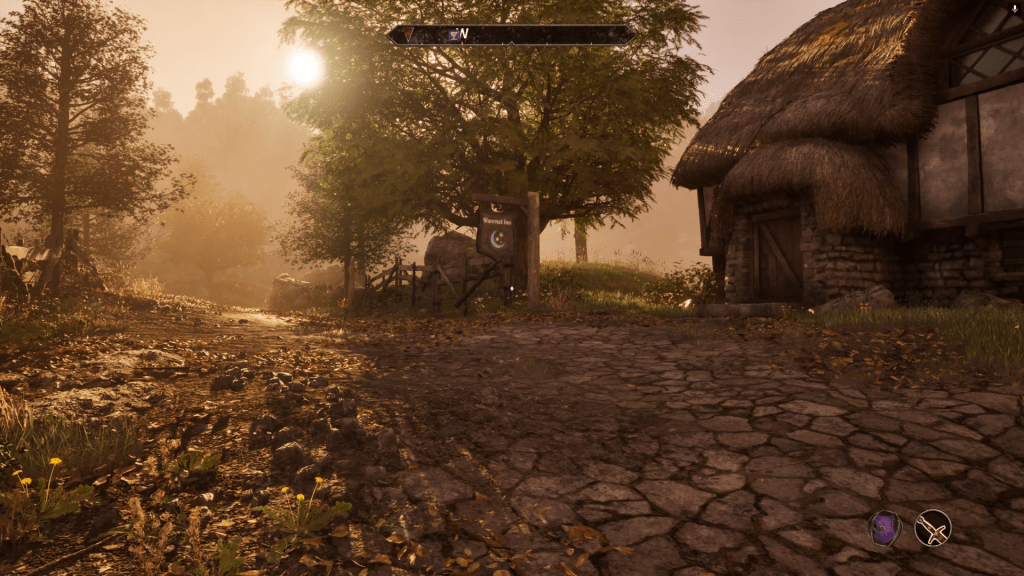1024x576 pixels.
Task: Select the purple goblet marker on compass
Action: (x=453, y=35)
